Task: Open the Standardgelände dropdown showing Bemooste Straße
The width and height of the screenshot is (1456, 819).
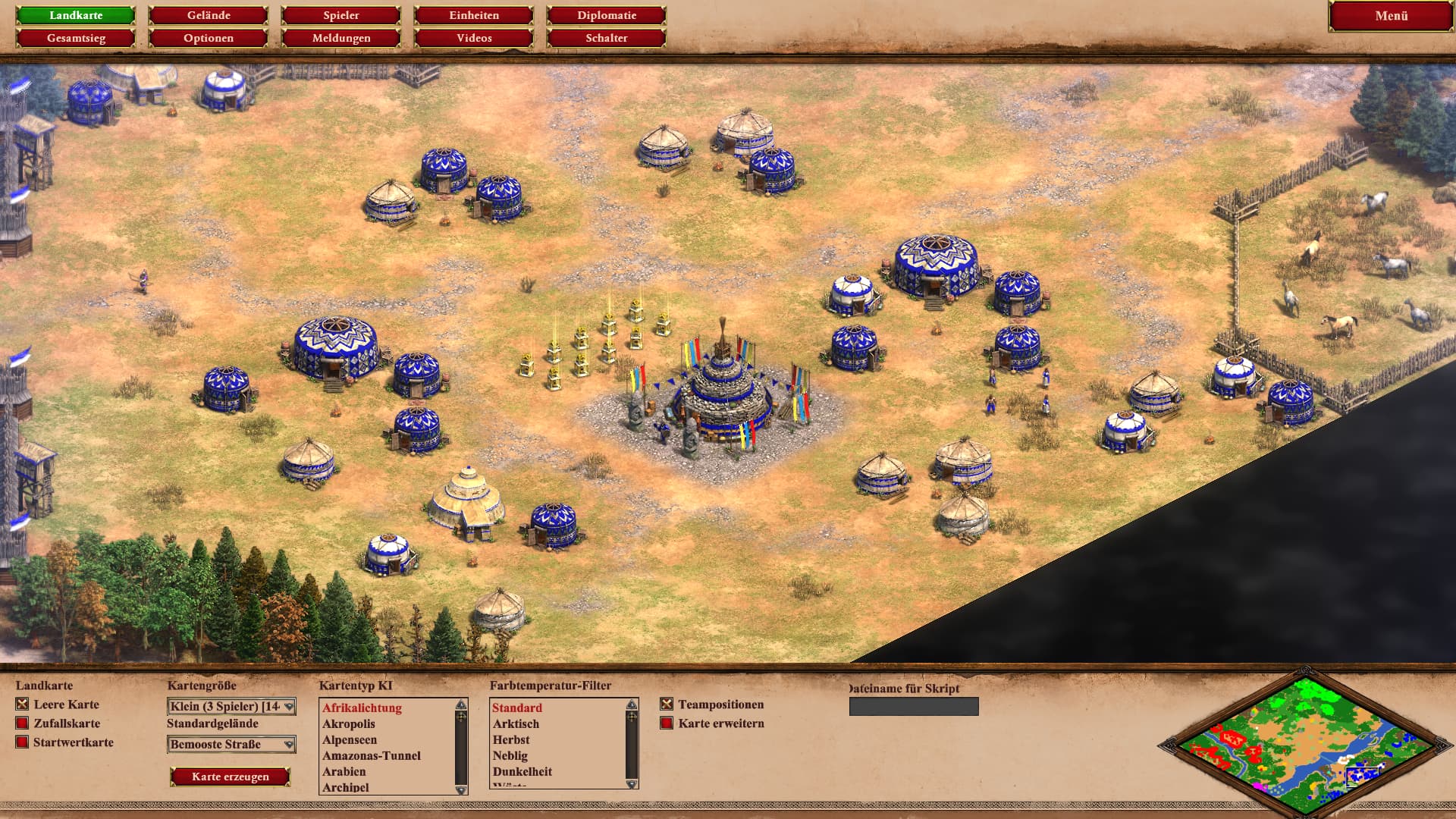Action: [x=231, y=745]
